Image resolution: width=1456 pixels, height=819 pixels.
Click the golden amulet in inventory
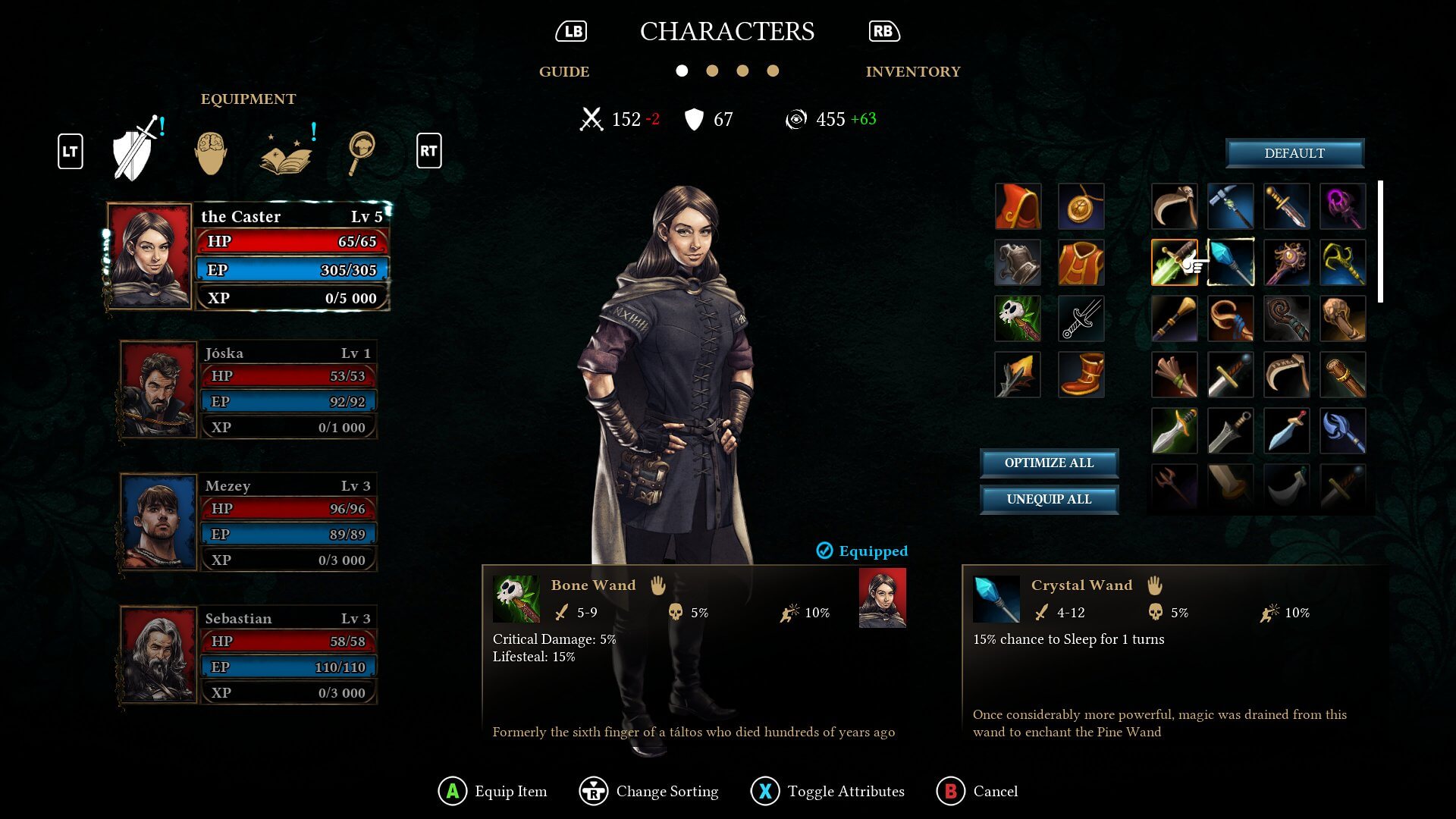coord(1081,206)
